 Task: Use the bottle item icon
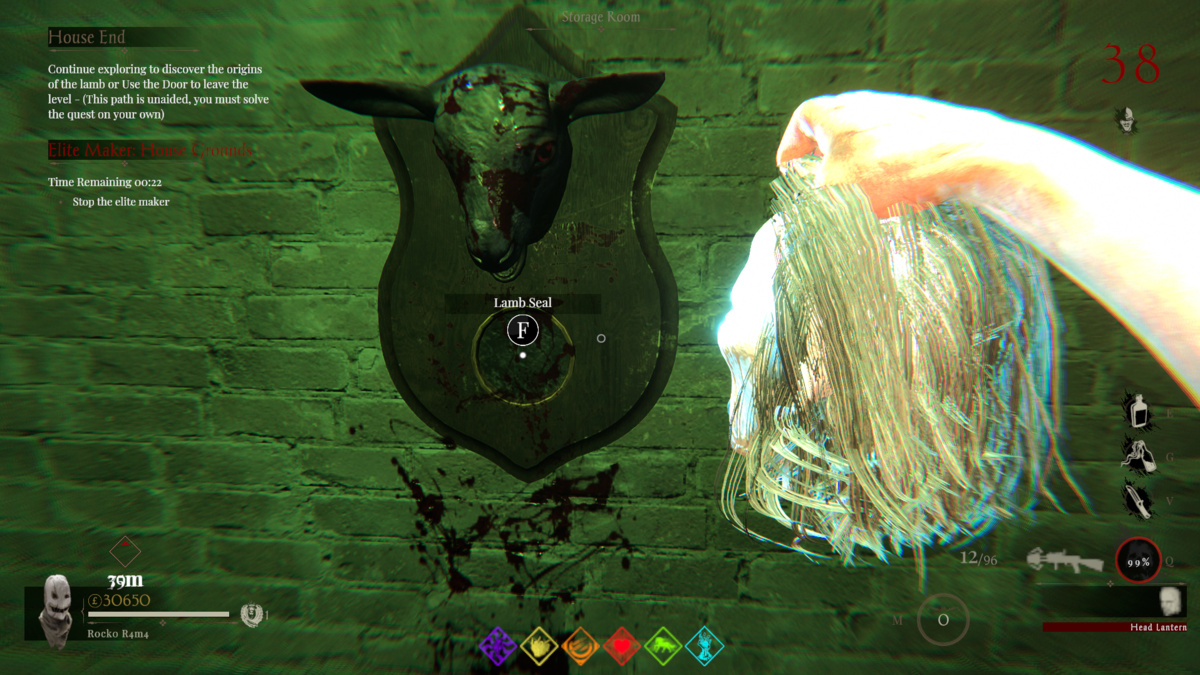coord(1138,410)
